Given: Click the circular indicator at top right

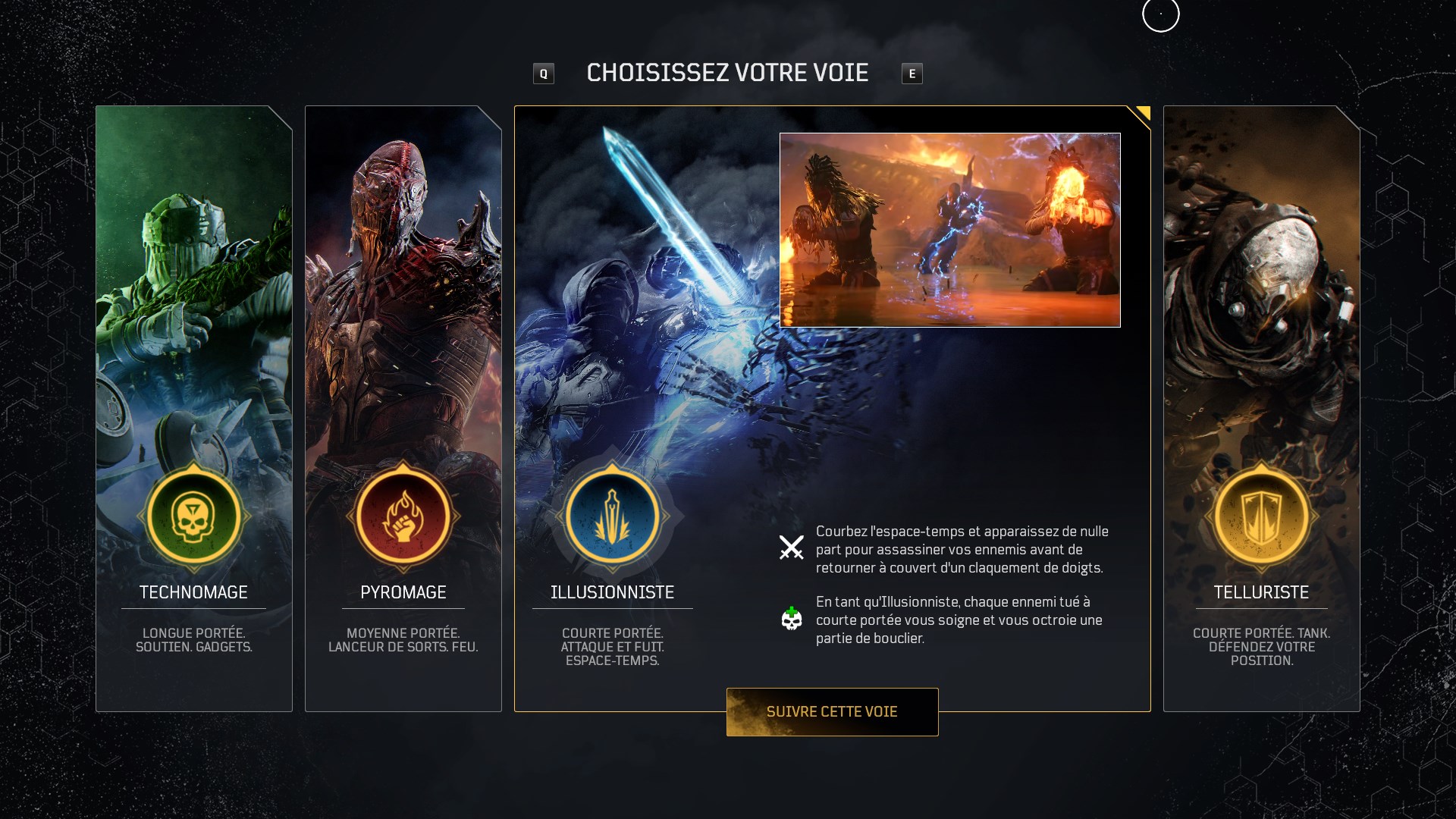Looking at the screenshot, I should (x=1160, y=14).
